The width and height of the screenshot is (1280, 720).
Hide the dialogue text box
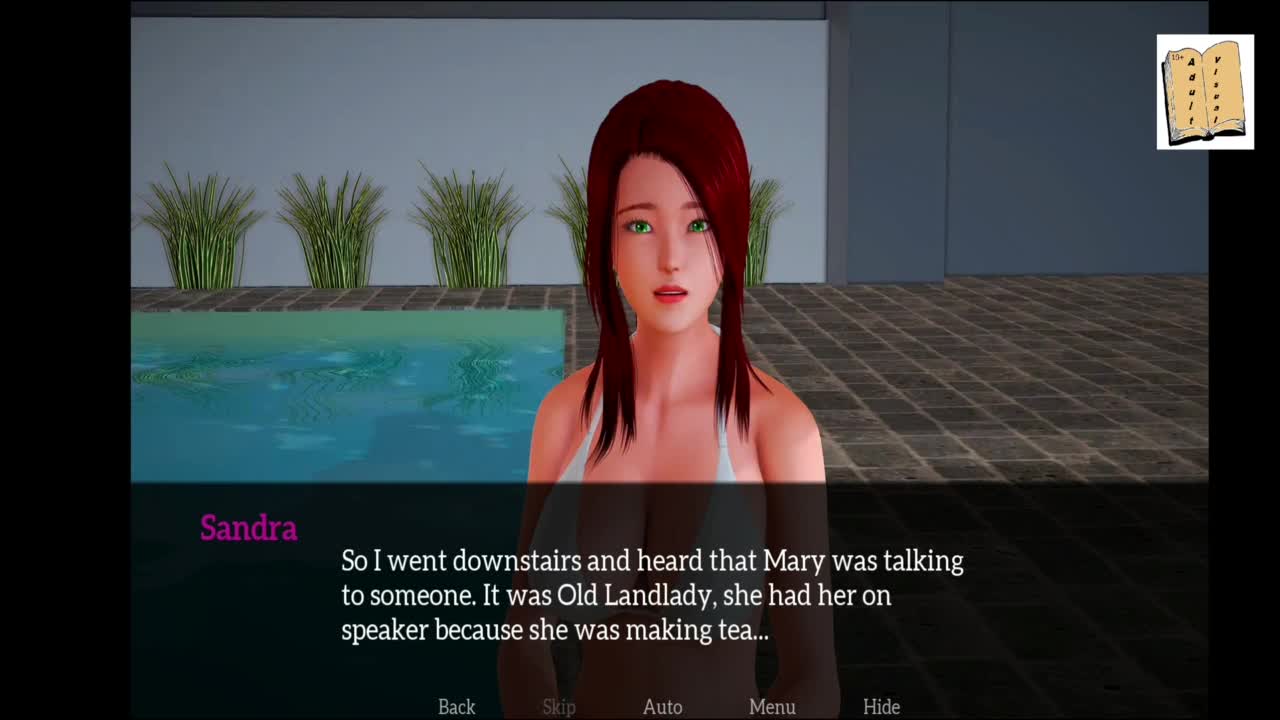click(x=881, y=707)
